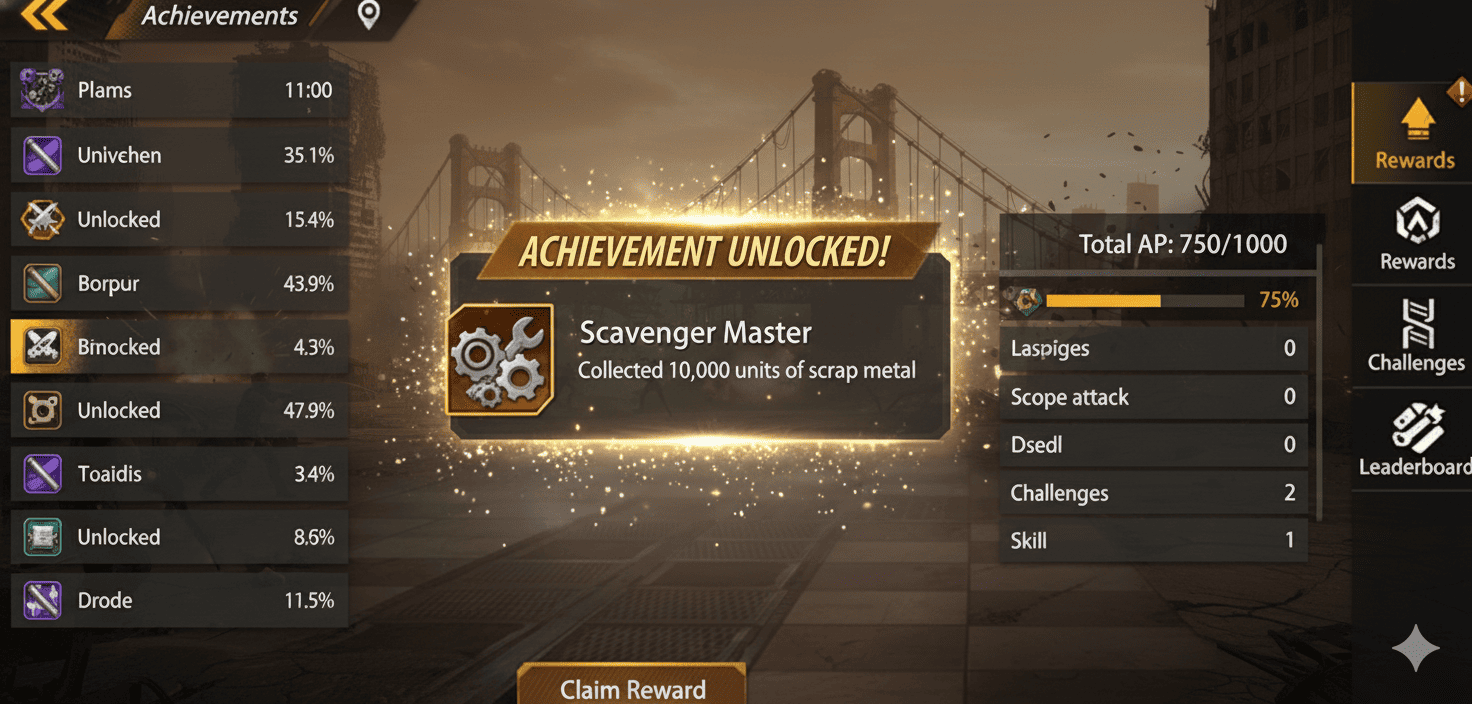Switch to the Challenges sidebar tab
The height and width of the screenshot is (704, 1472).
pyautogui.click(x=1416, y=336)
